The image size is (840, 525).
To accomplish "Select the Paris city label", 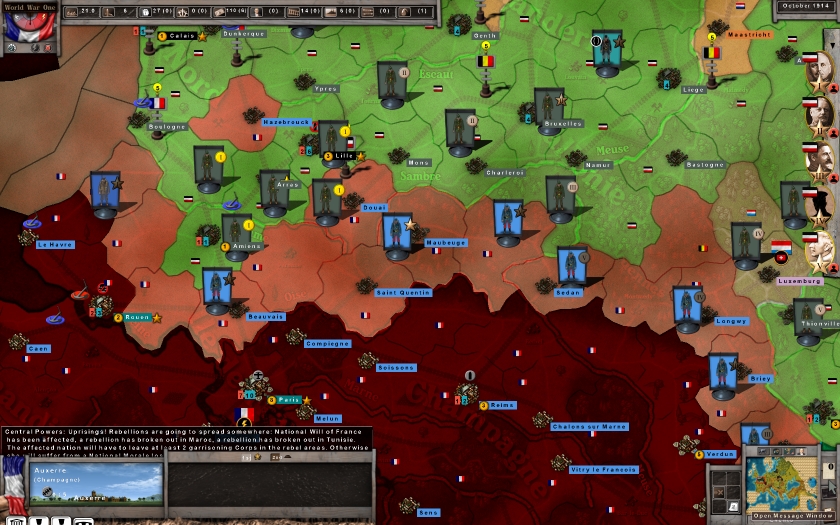I will [290, 400].
